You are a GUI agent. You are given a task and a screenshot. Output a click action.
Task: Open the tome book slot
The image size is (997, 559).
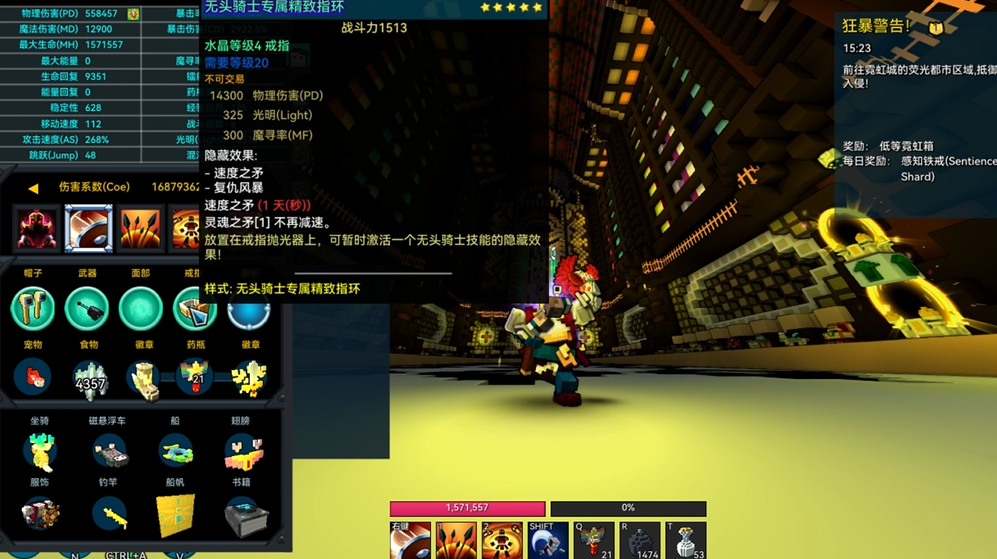coord(242,515)
